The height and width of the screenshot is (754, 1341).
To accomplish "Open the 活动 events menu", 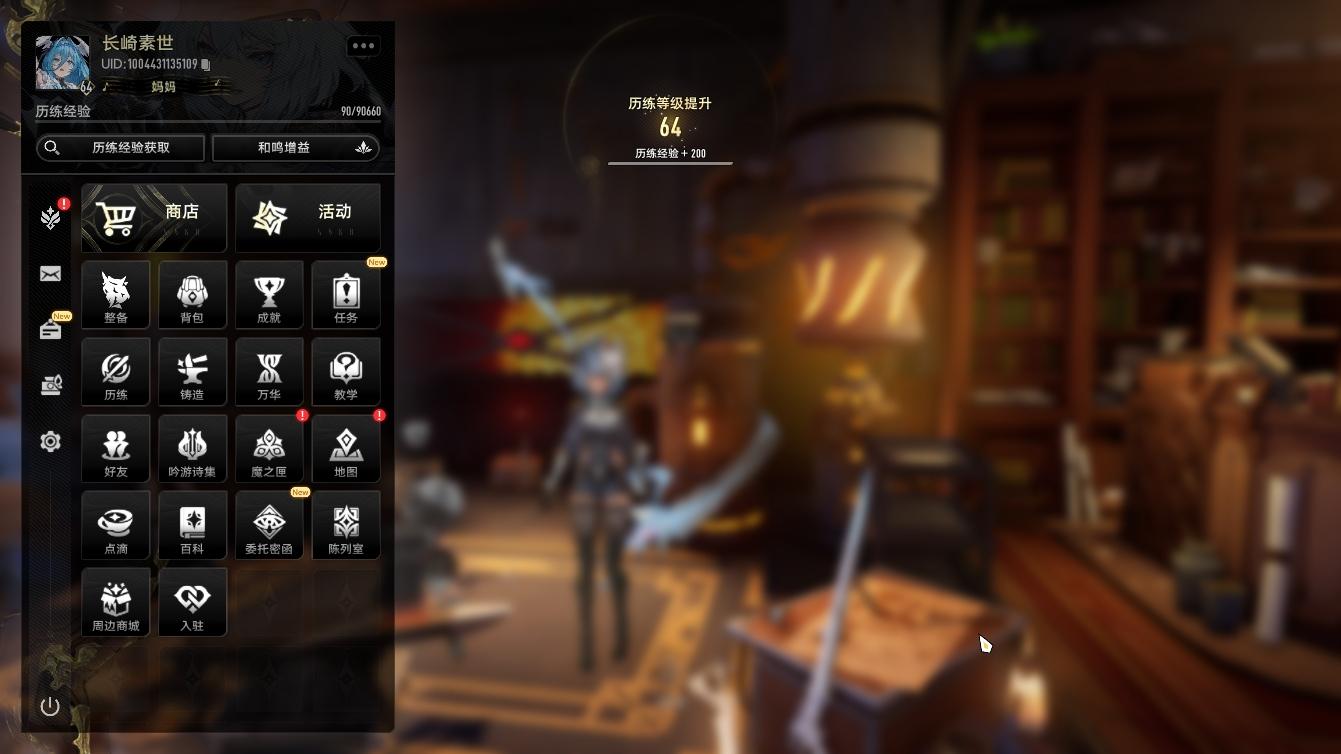I will coord(308,218).
